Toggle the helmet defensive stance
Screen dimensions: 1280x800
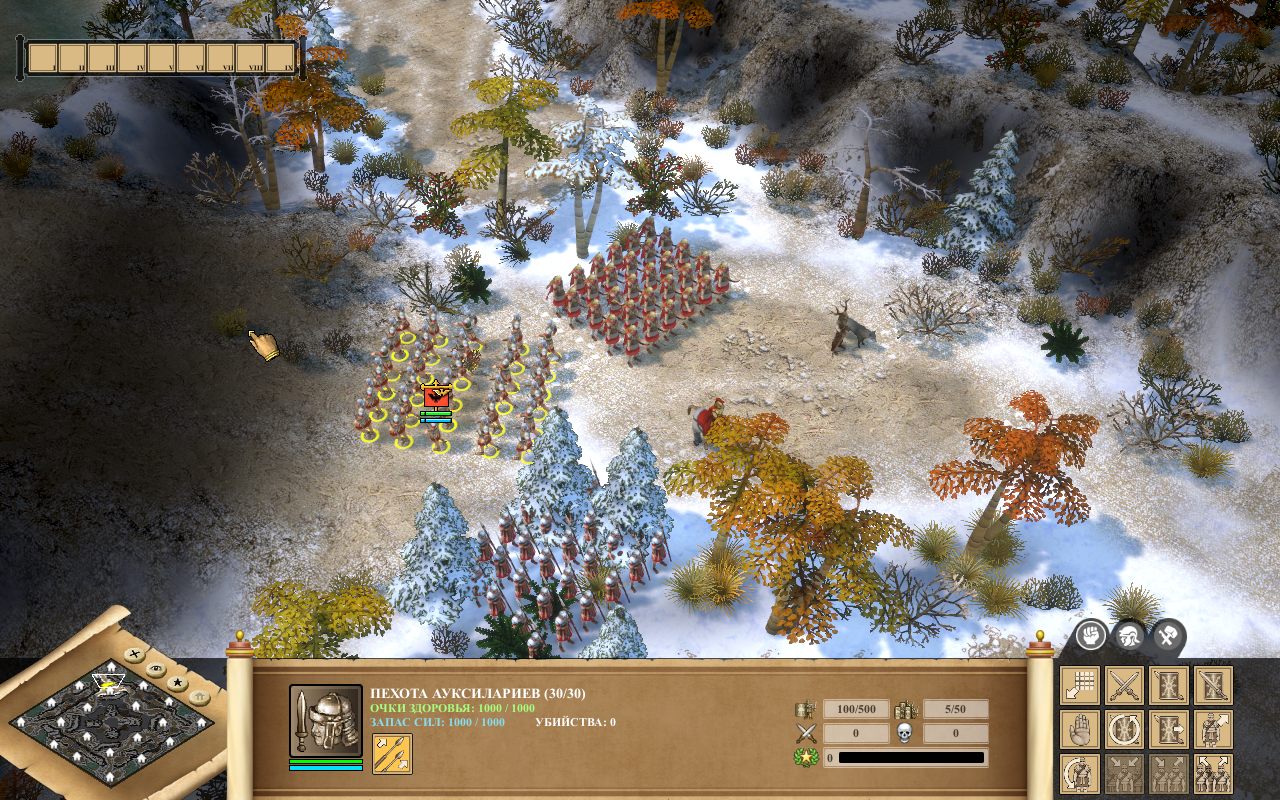(1130, 634)
